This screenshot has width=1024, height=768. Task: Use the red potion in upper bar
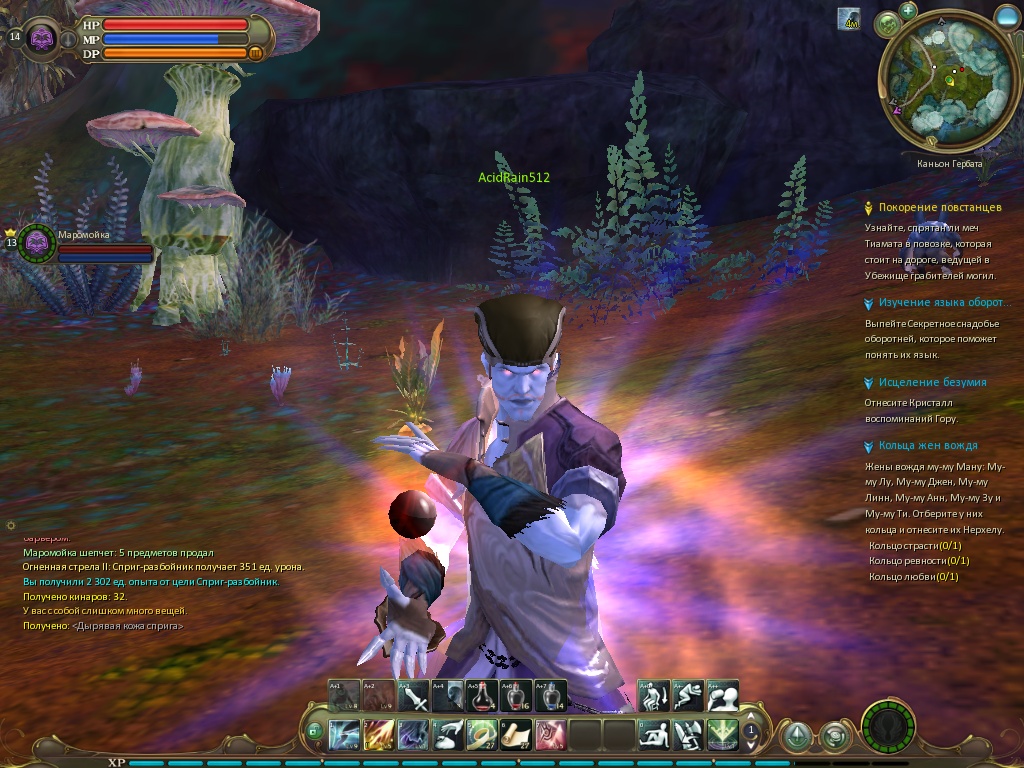coord(482,695)
